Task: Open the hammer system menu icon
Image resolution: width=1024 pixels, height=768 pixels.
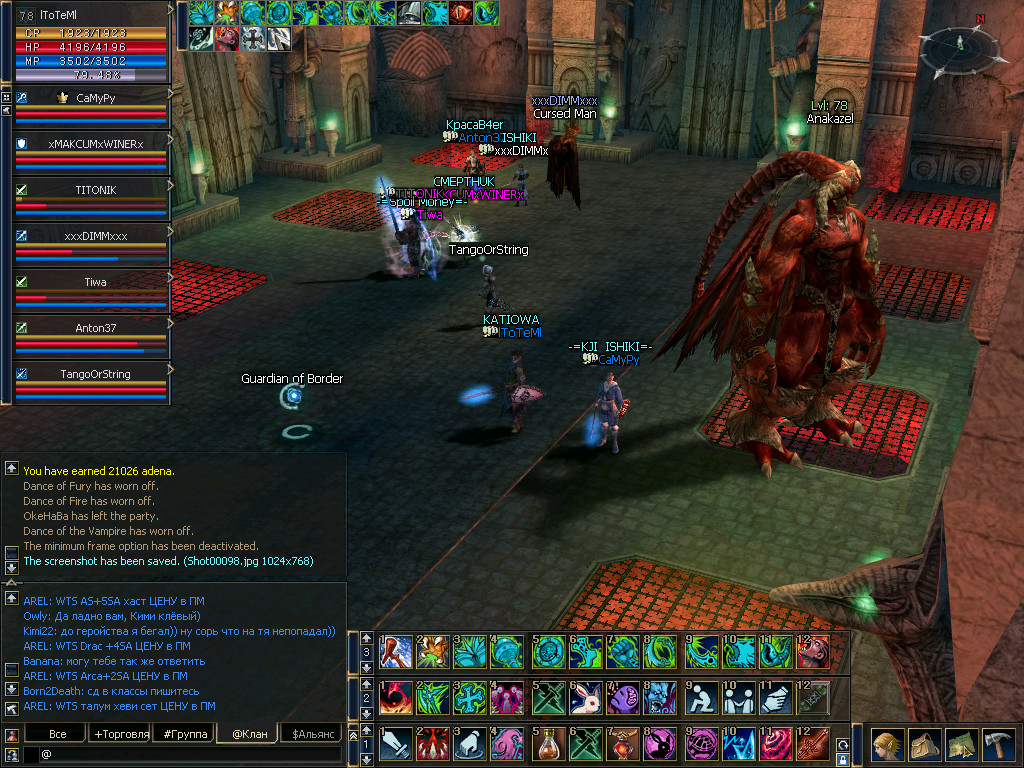Action: (x=999, y=745)
